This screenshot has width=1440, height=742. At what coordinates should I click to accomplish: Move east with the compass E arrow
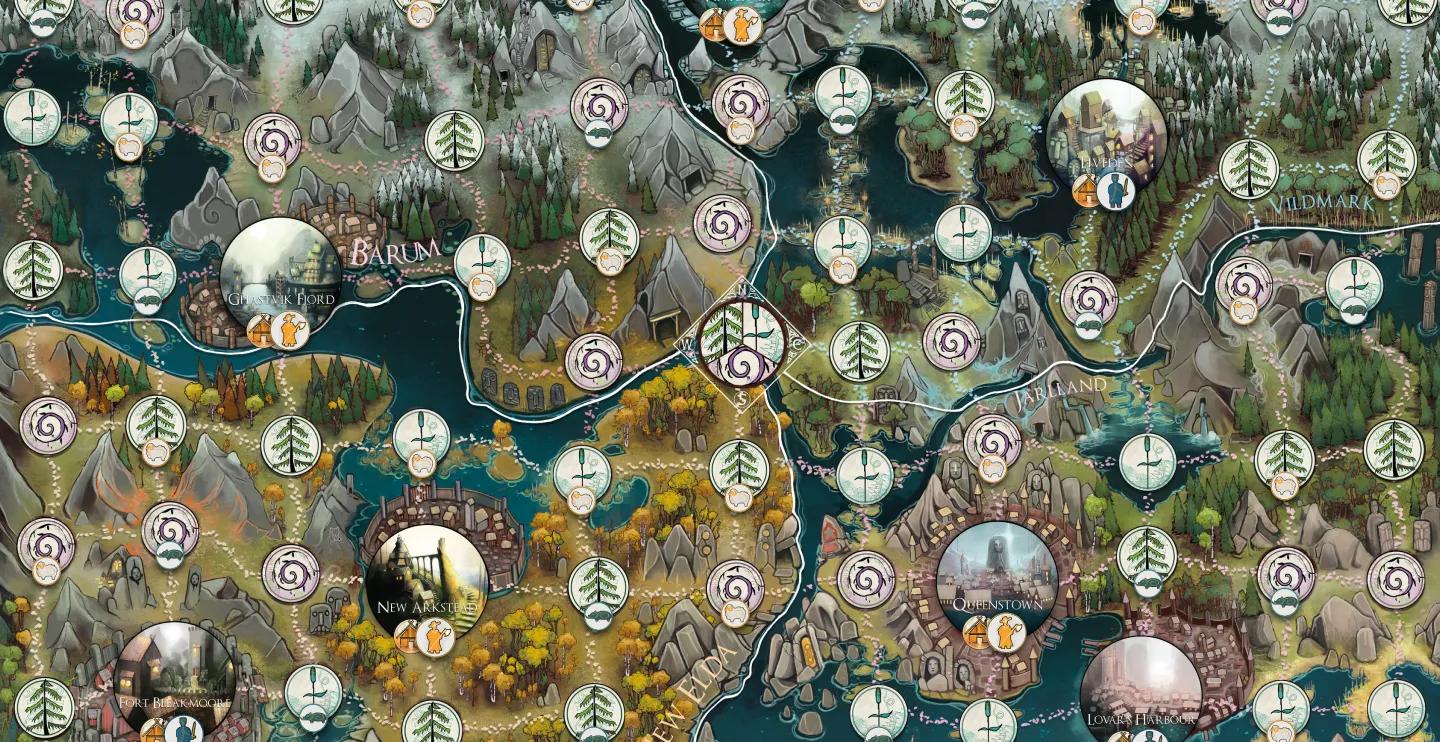click(x=797, y=347)
